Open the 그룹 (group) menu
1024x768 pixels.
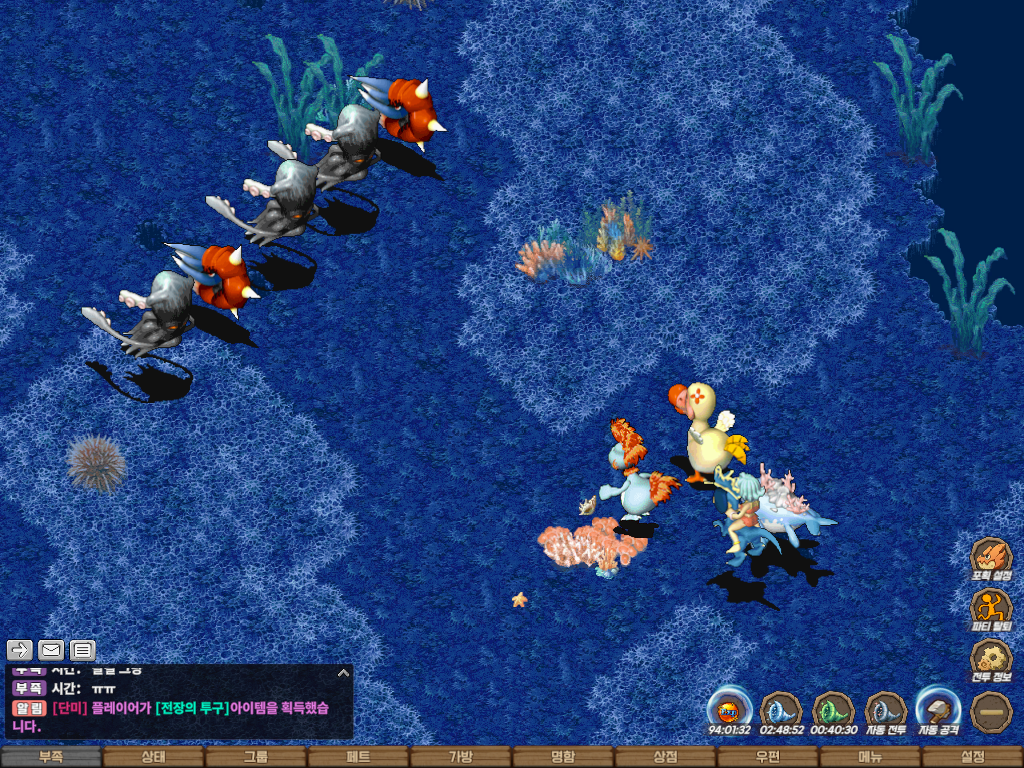[256, 757]
